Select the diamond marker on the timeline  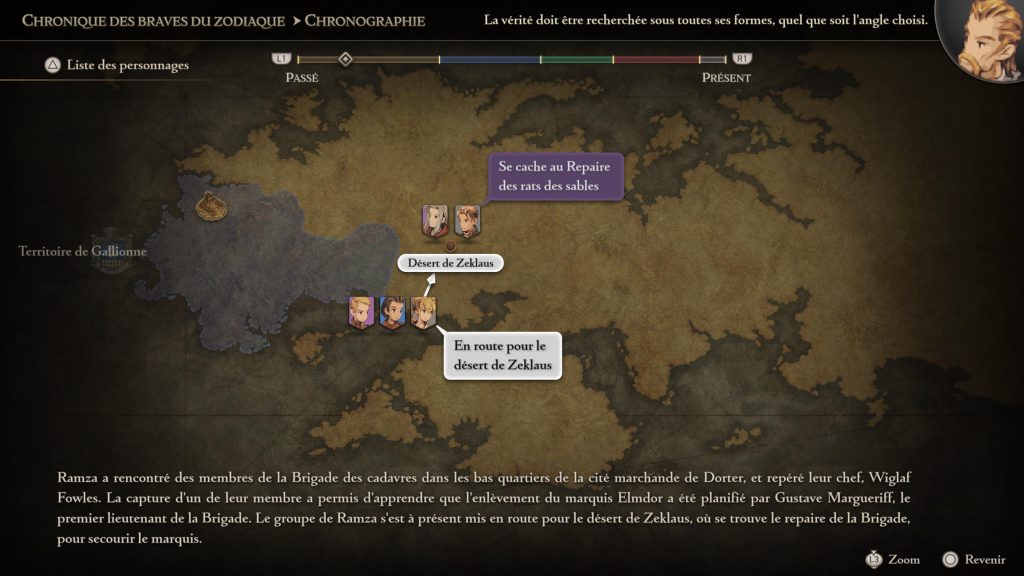(345, 60)
